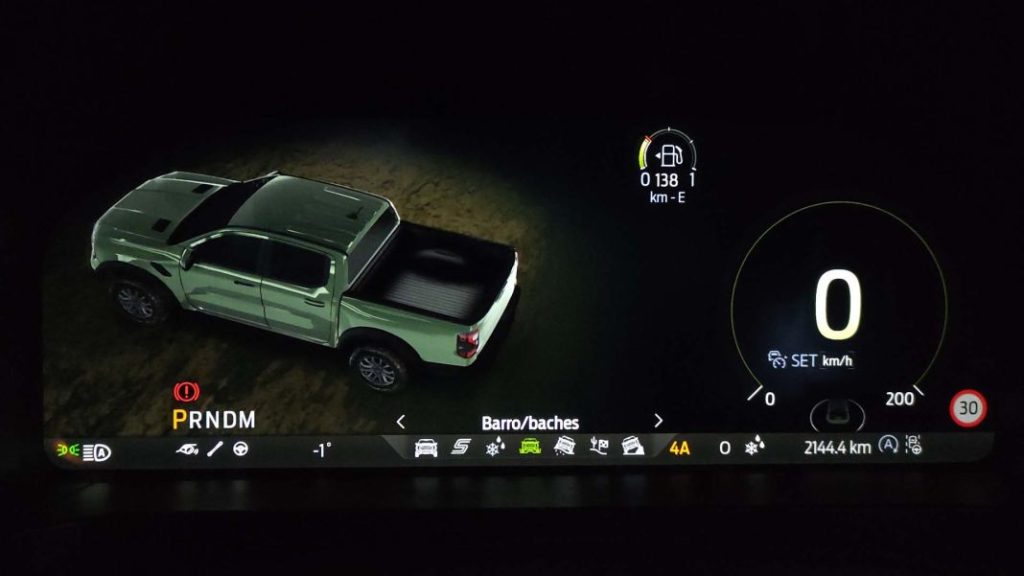Activate the Baja mode cactus and flag icon
Viewport: 1024px width, 576px height.
tap(599, 447)
